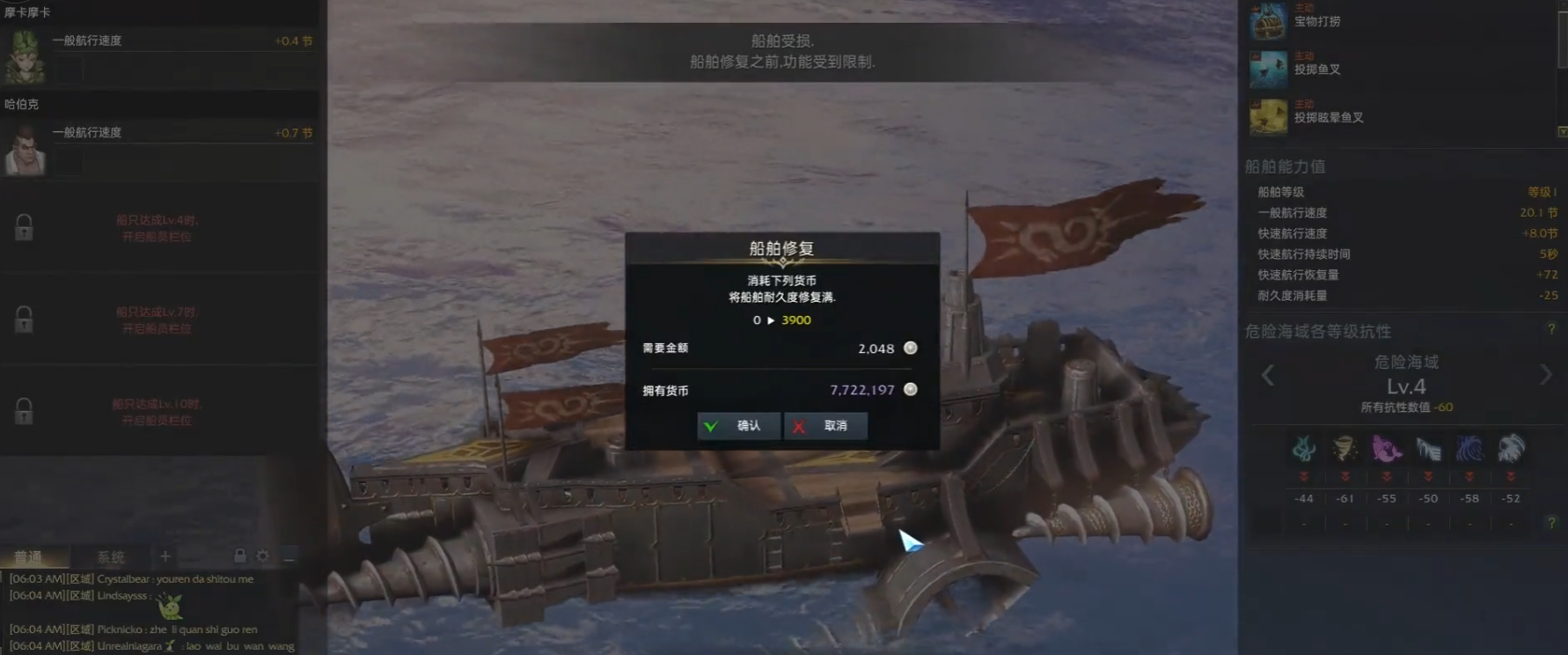Select the 宝物打捞 treasure salvage skill icon
Viewport: 1568px width, 655px height.
1268,21
